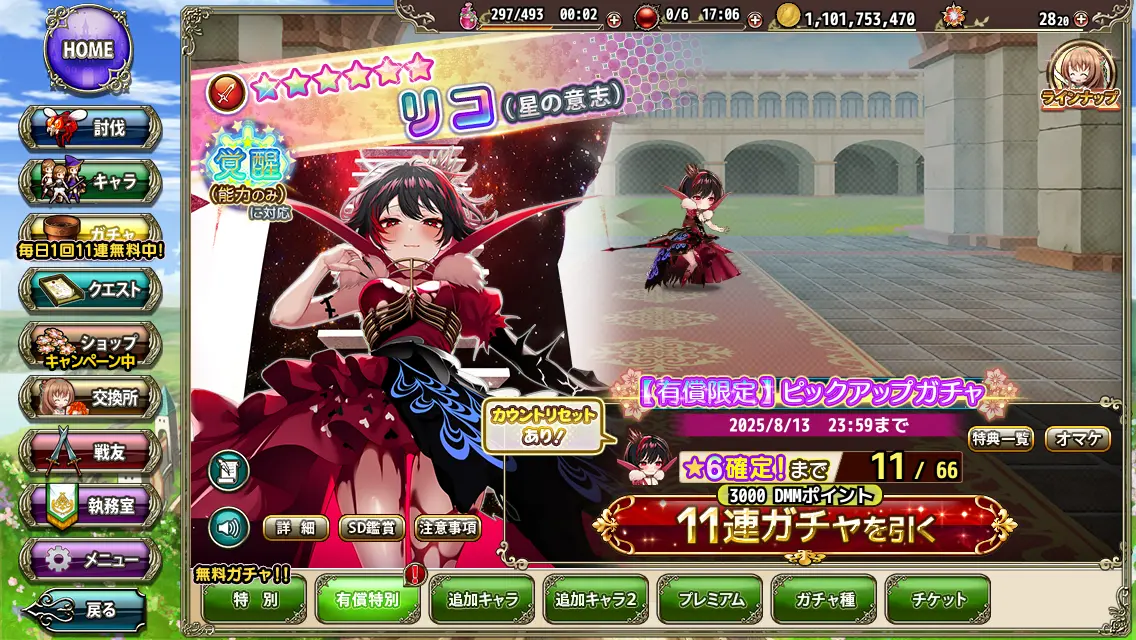
Task: Open the SD鑑賞 viewer
Action: coord(371,527)
